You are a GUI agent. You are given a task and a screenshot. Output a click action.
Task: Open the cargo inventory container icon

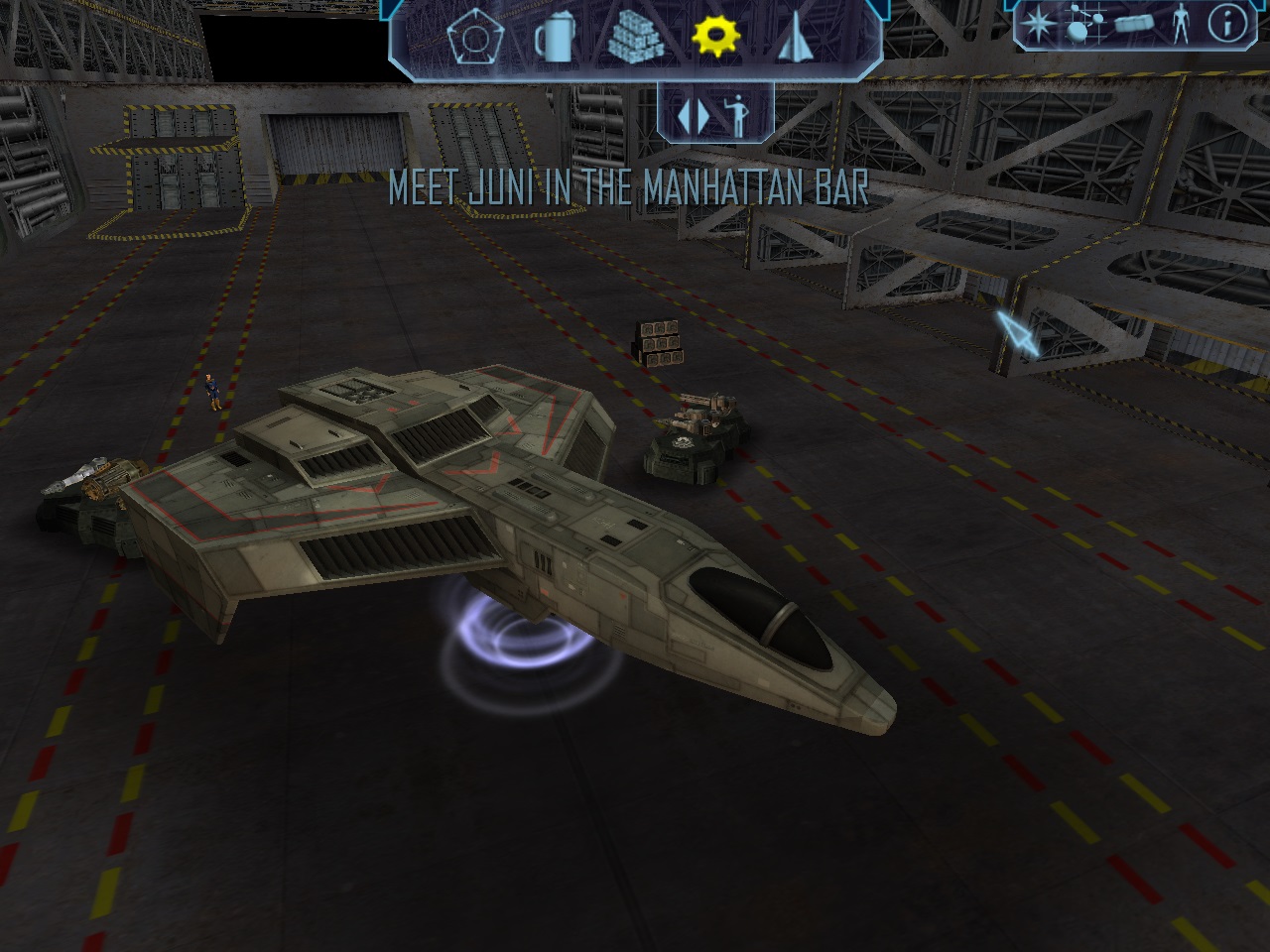[1133, 25]
